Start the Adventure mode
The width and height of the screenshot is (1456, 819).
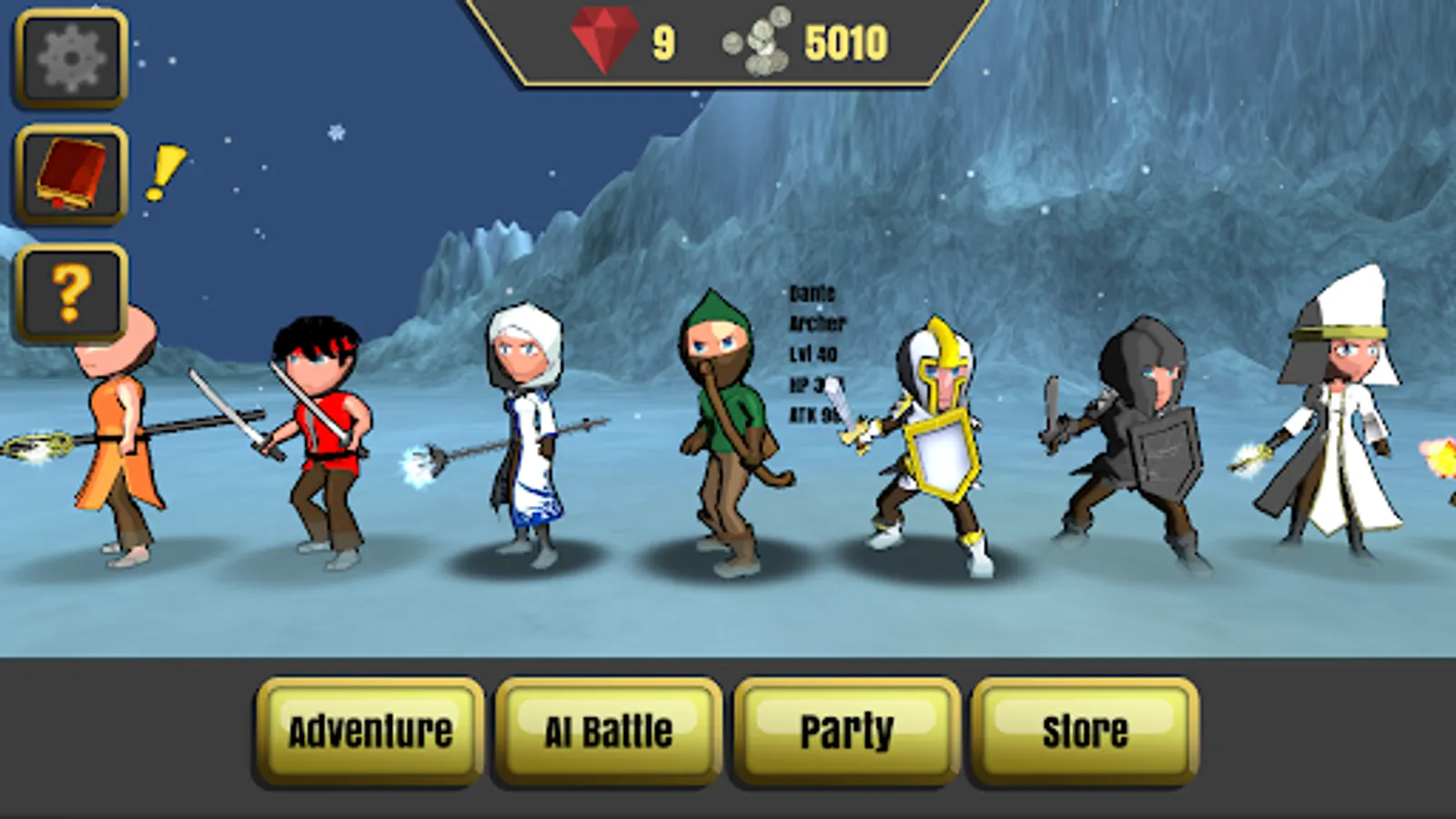[370, 731]
